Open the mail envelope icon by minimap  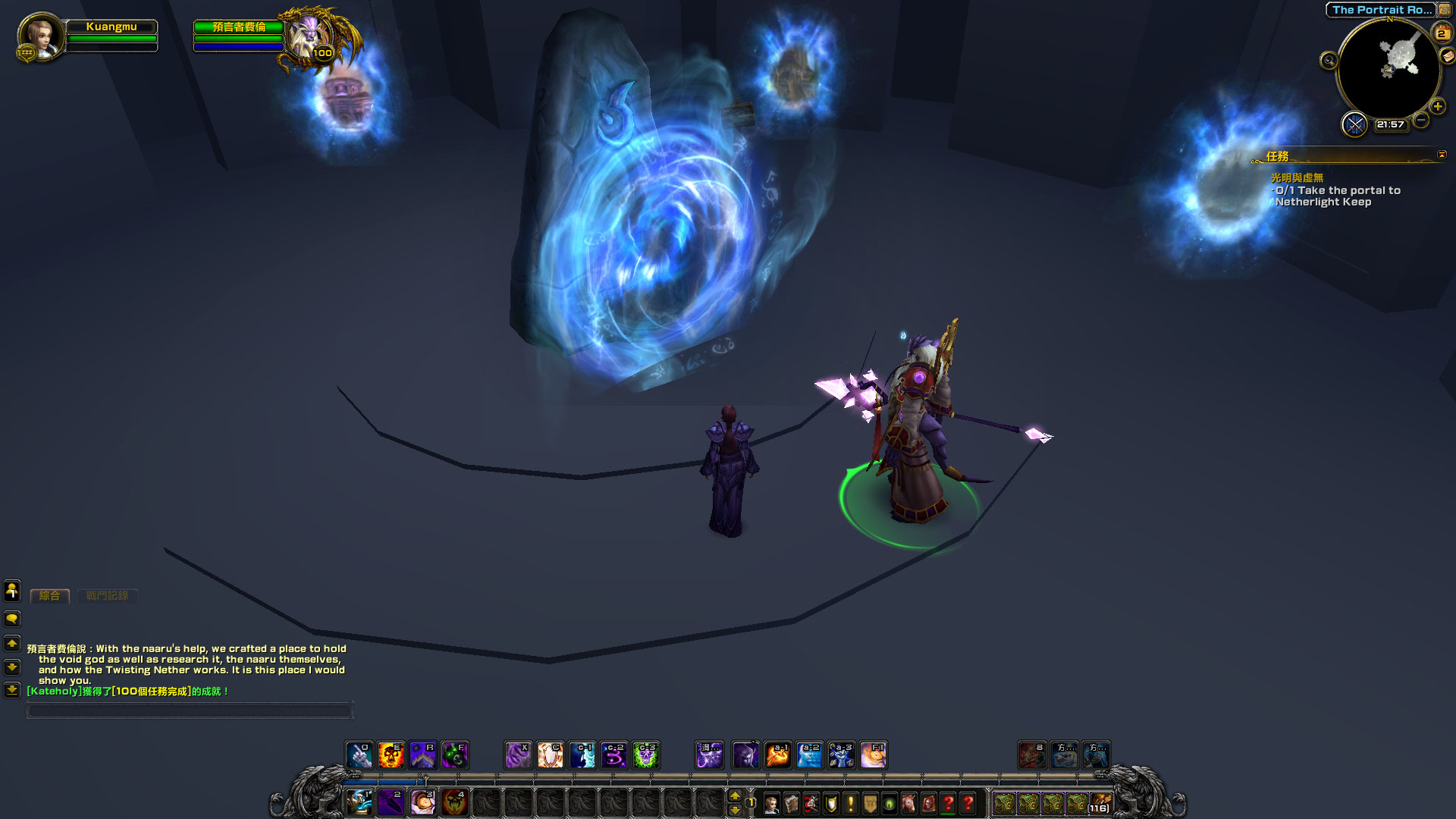point(1448,55)
